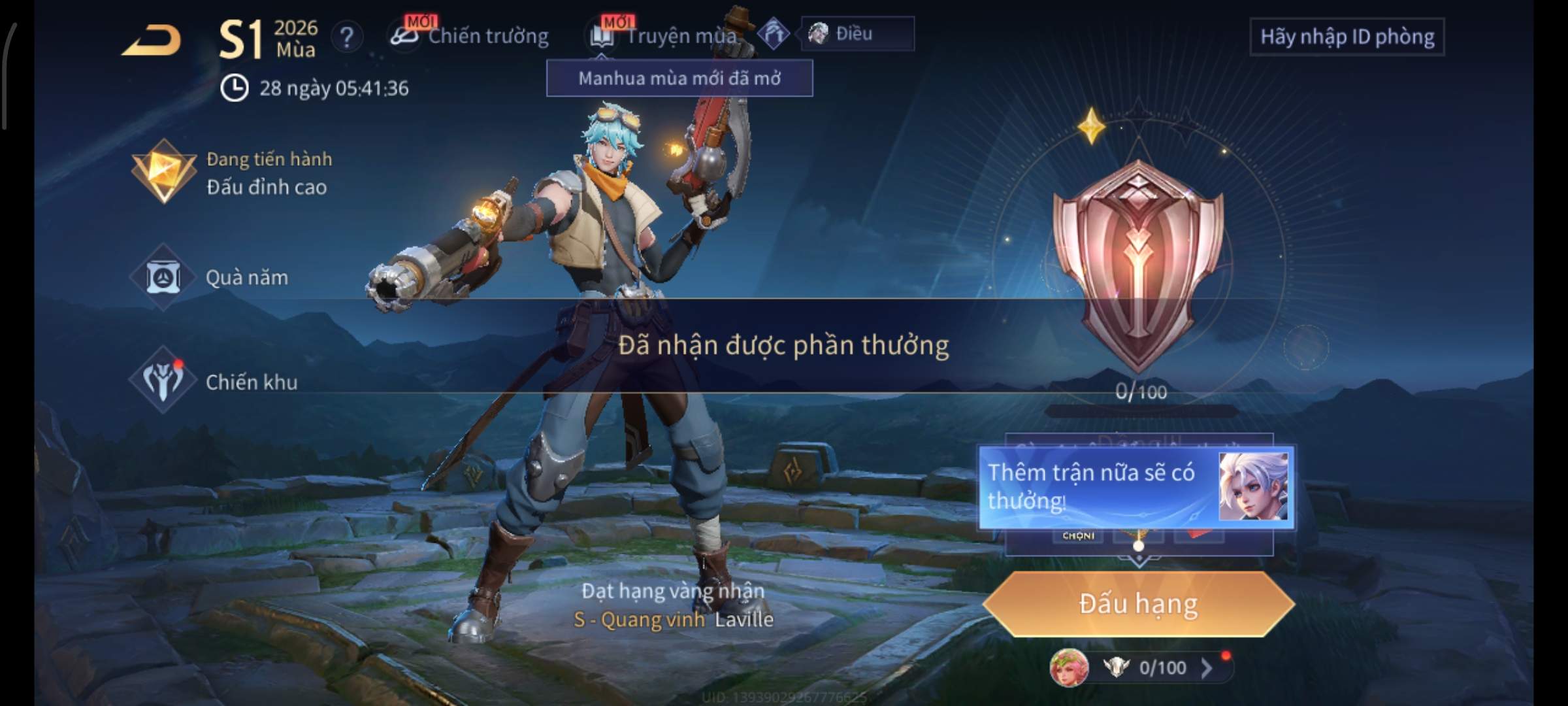
Task: Start a ranked match with Đấu hạng
Action: pos(1138,603)
